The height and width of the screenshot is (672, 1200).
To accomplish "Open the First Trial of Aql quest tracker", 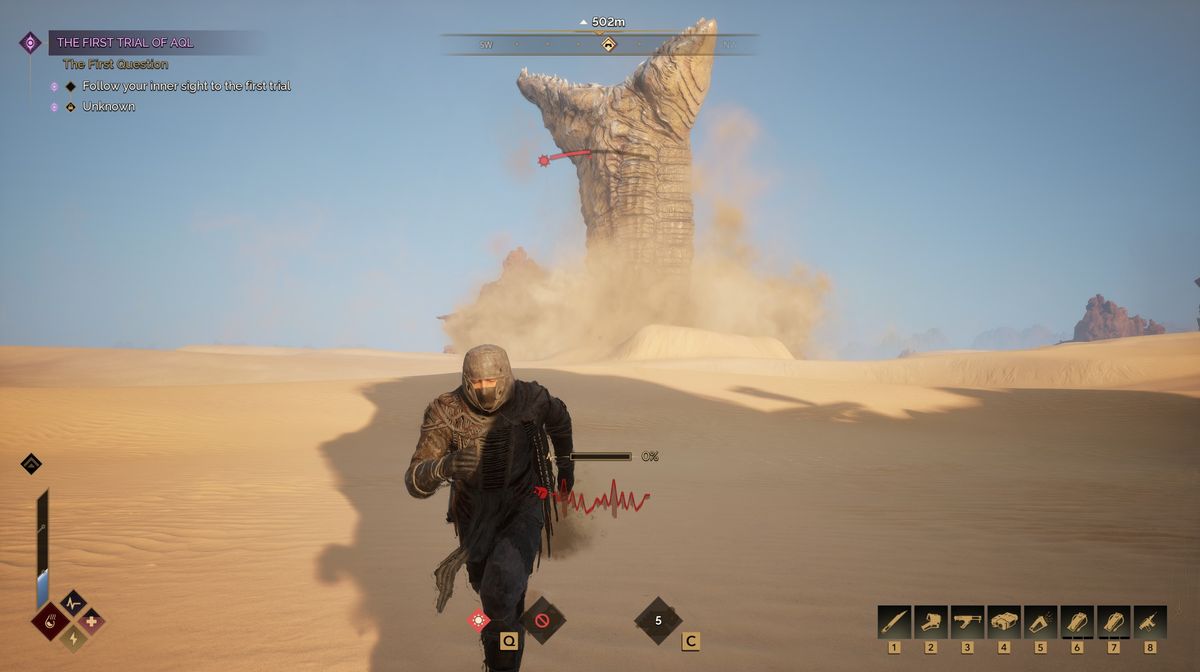I will [125, 42].
